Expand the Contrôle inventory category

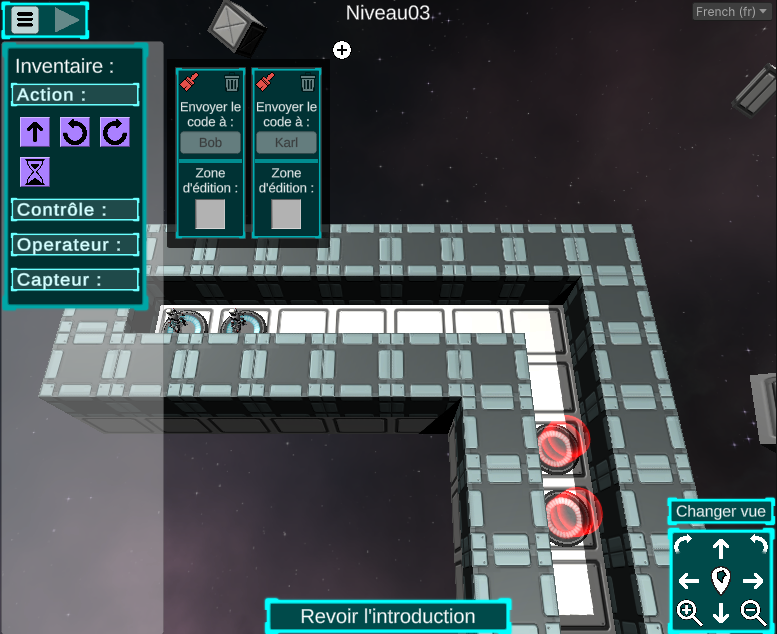(75, 210)
